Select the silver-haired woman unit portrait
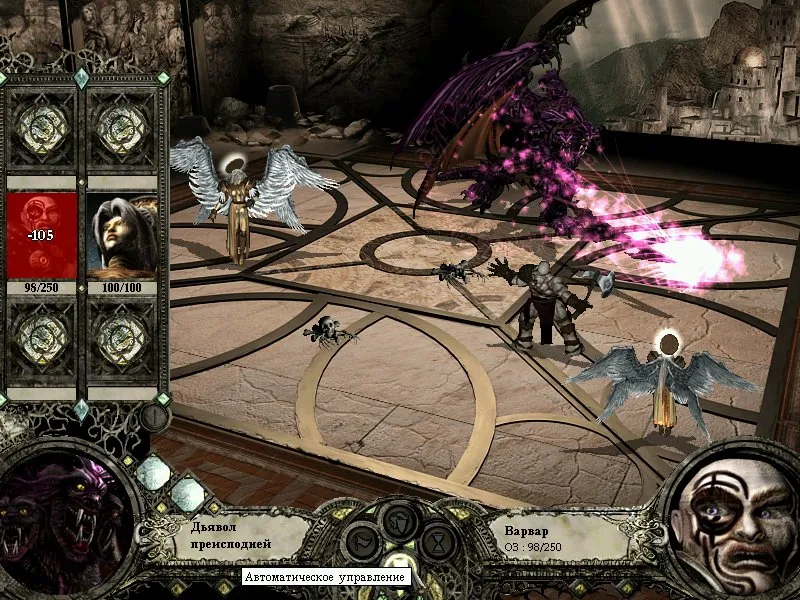Image resolution: width=800 pixels, height=600 pixels. [122, 236]
